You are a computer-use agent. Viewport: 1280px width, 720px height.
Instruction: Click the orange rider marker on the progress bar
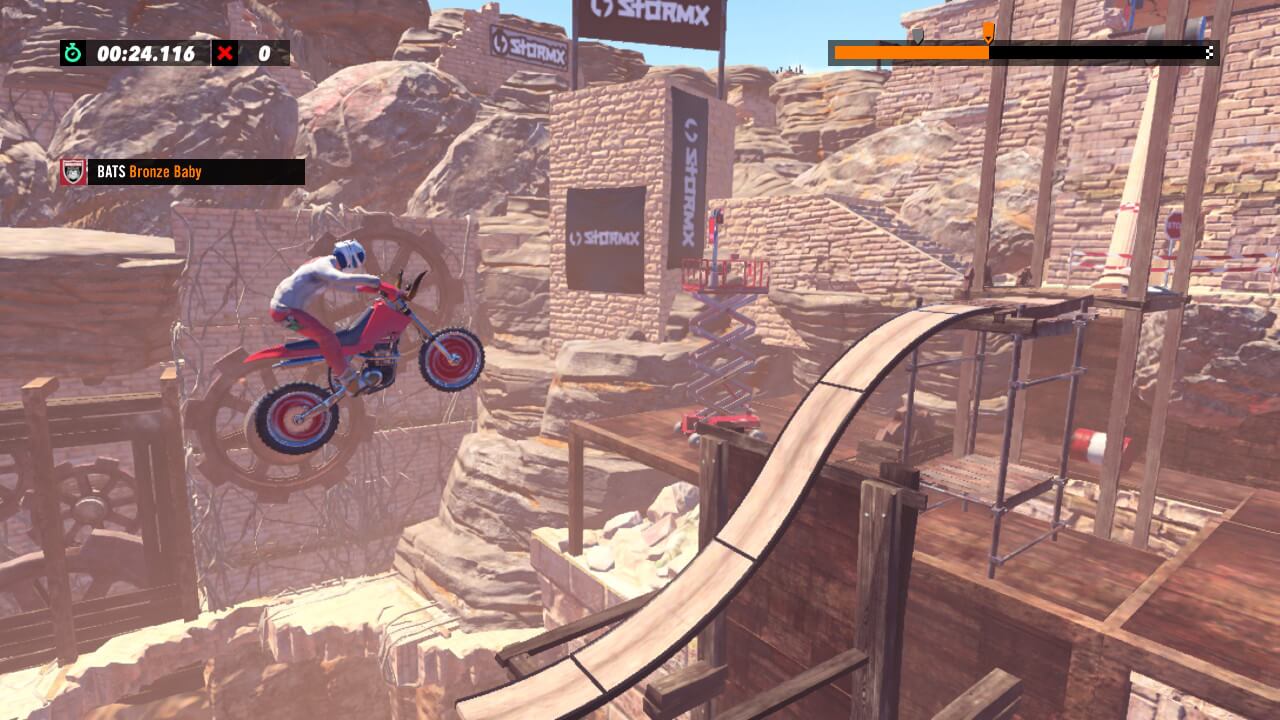coord(988,33)
